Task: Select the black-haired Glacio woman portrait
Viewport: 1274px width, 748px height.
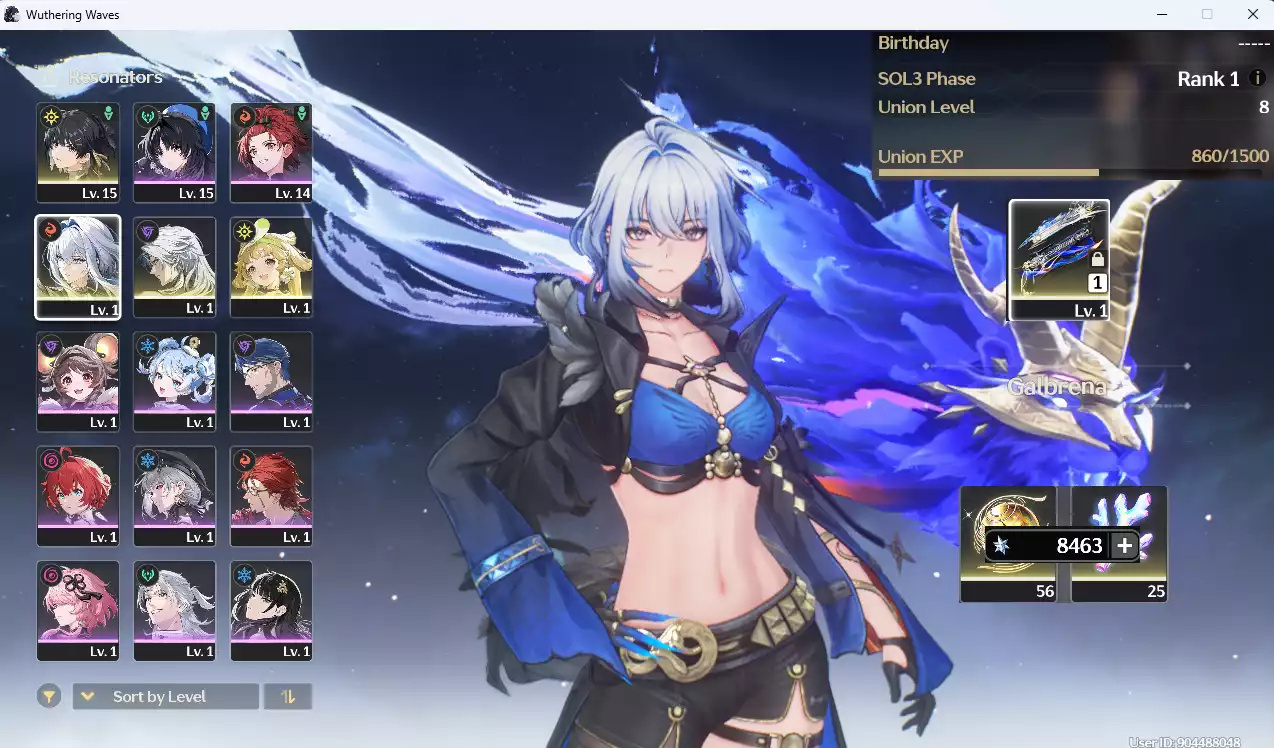Action: pyautogui.click(x=271, y=610)
